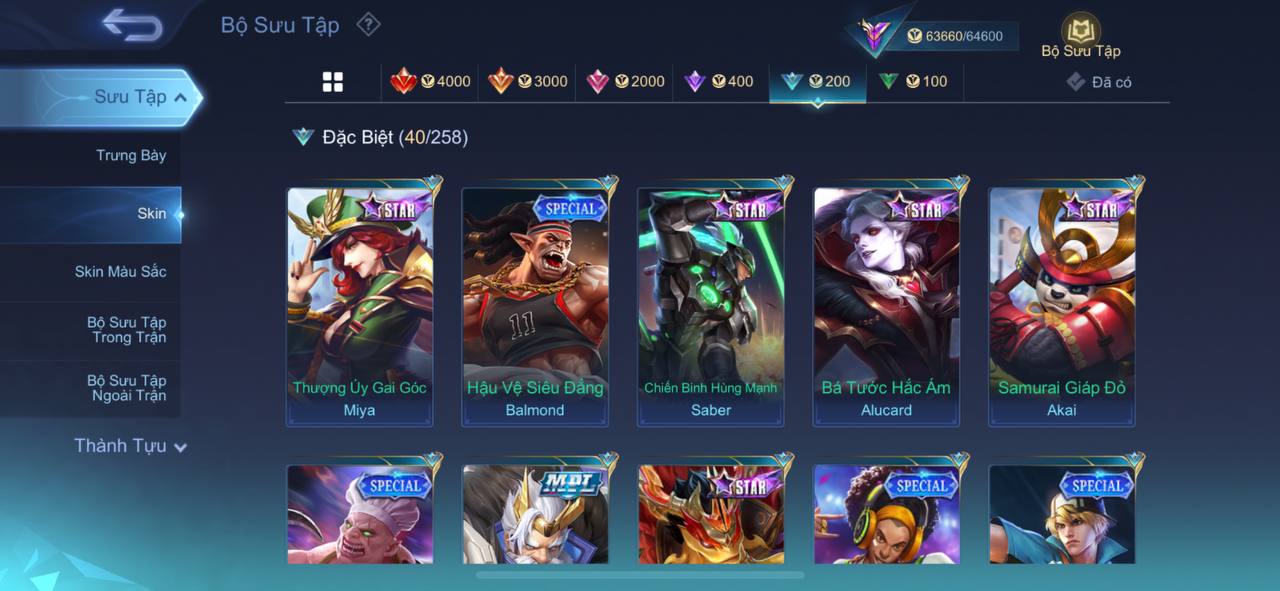Show all skins with grid tab
This screenshot has width=1280, height=591.
click(333, 82)
